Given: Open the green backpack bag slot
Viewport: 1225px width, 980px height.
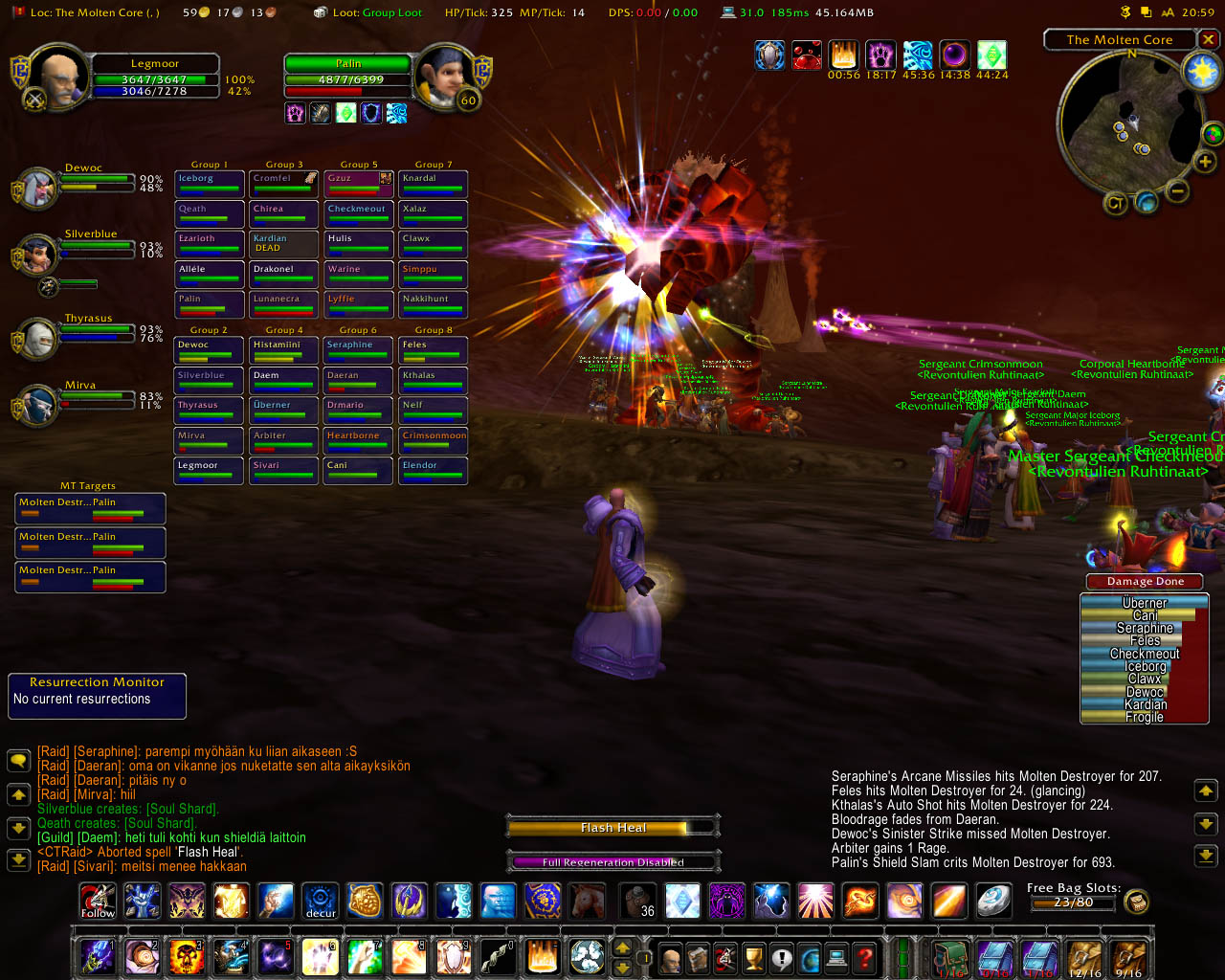Looking at the screenshot, I should pyautogui.click(x=950, y=958).
